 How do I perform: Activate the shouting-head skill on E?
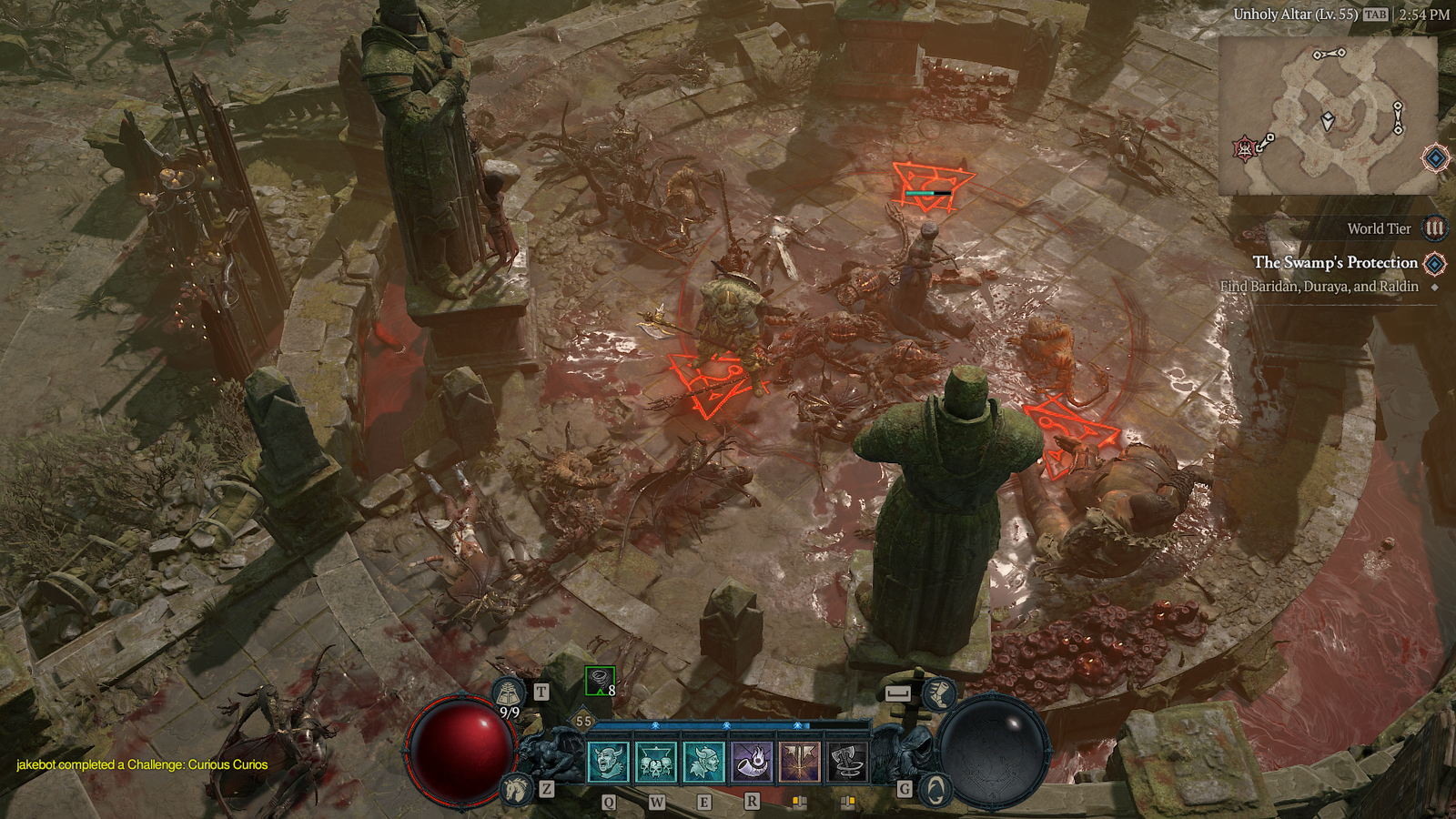704,762
